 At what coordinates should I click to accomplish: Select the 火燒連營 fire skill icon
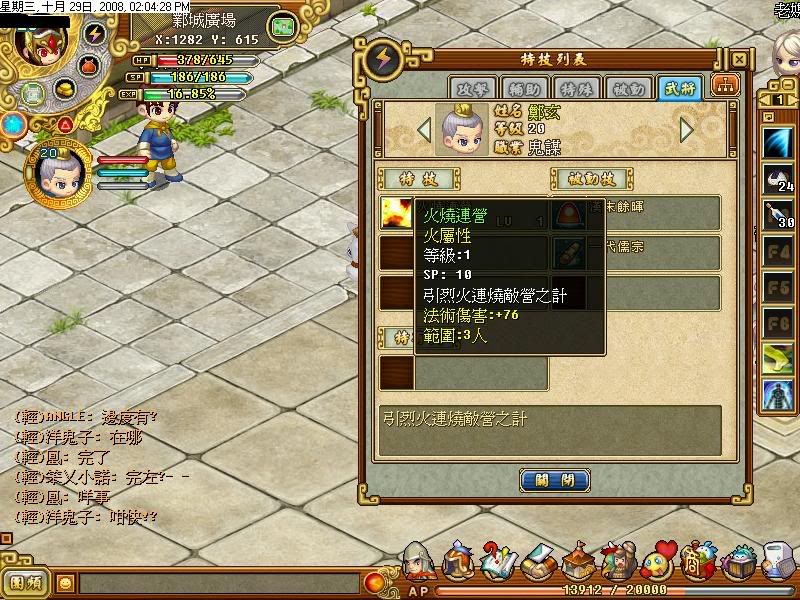tap(395, 213)
